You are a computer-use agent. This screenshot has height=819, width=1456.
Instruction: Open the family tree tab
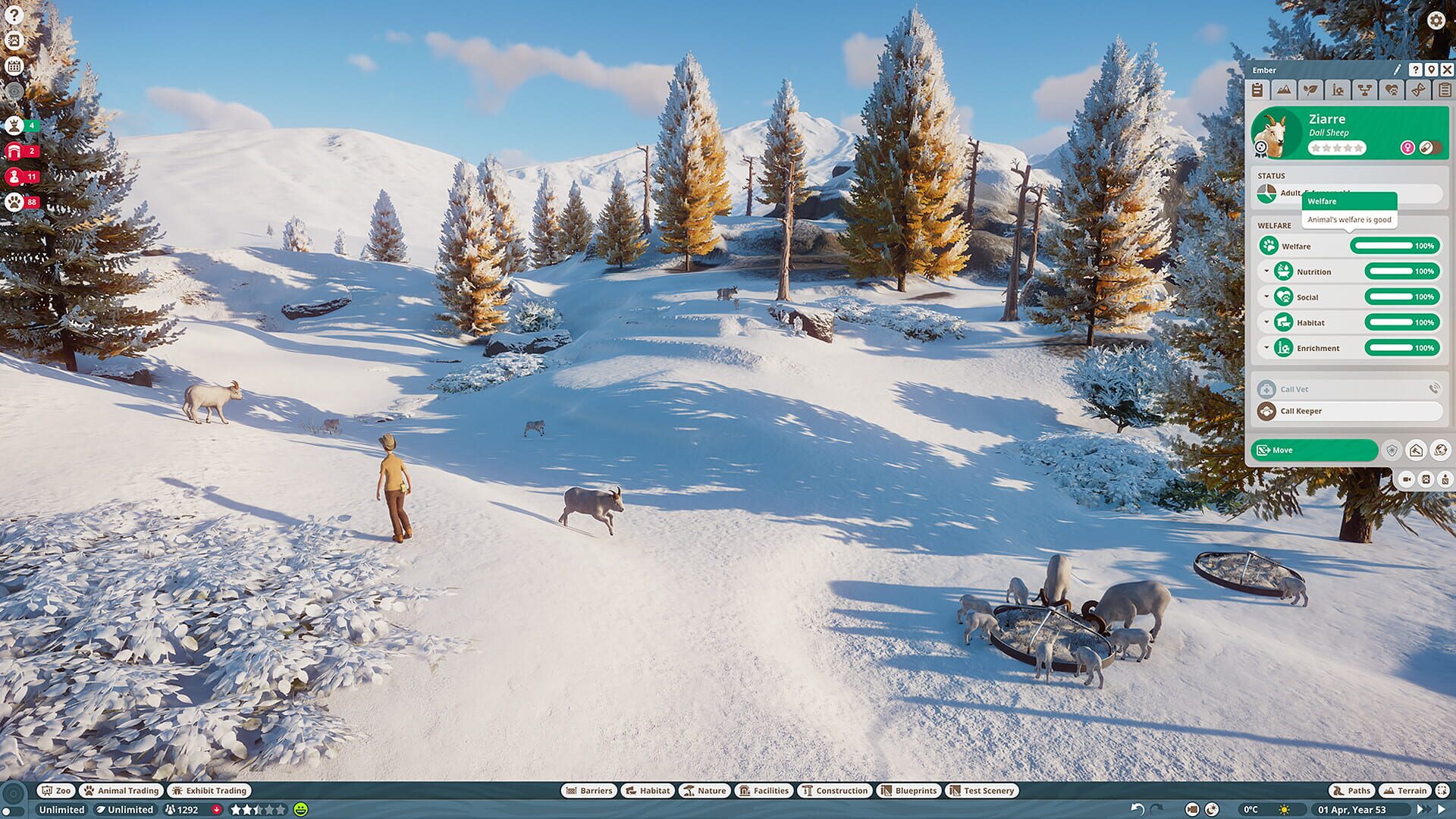(1363, 91)
